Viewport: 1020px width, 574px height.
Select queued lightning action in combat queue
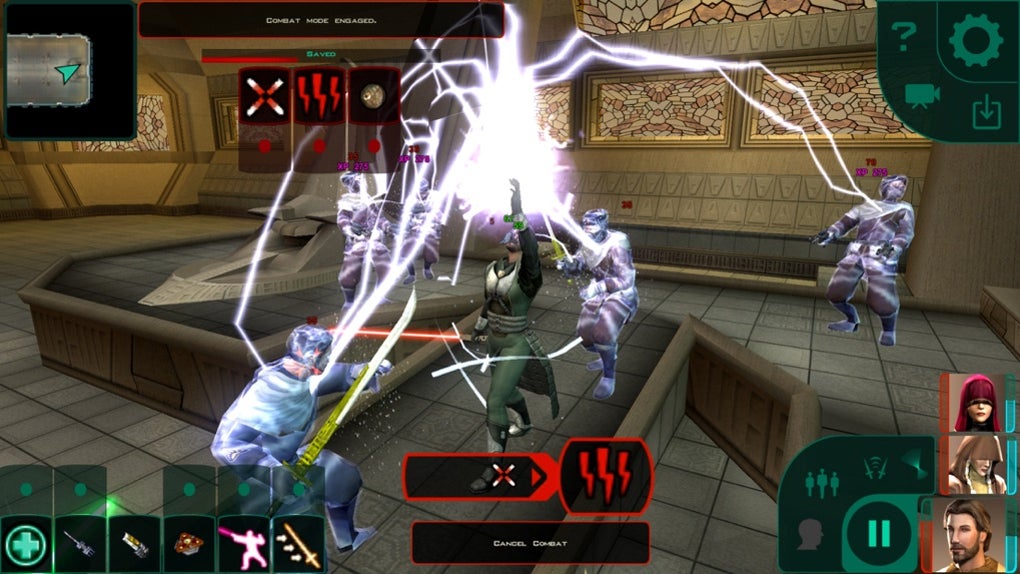(606, 476)
